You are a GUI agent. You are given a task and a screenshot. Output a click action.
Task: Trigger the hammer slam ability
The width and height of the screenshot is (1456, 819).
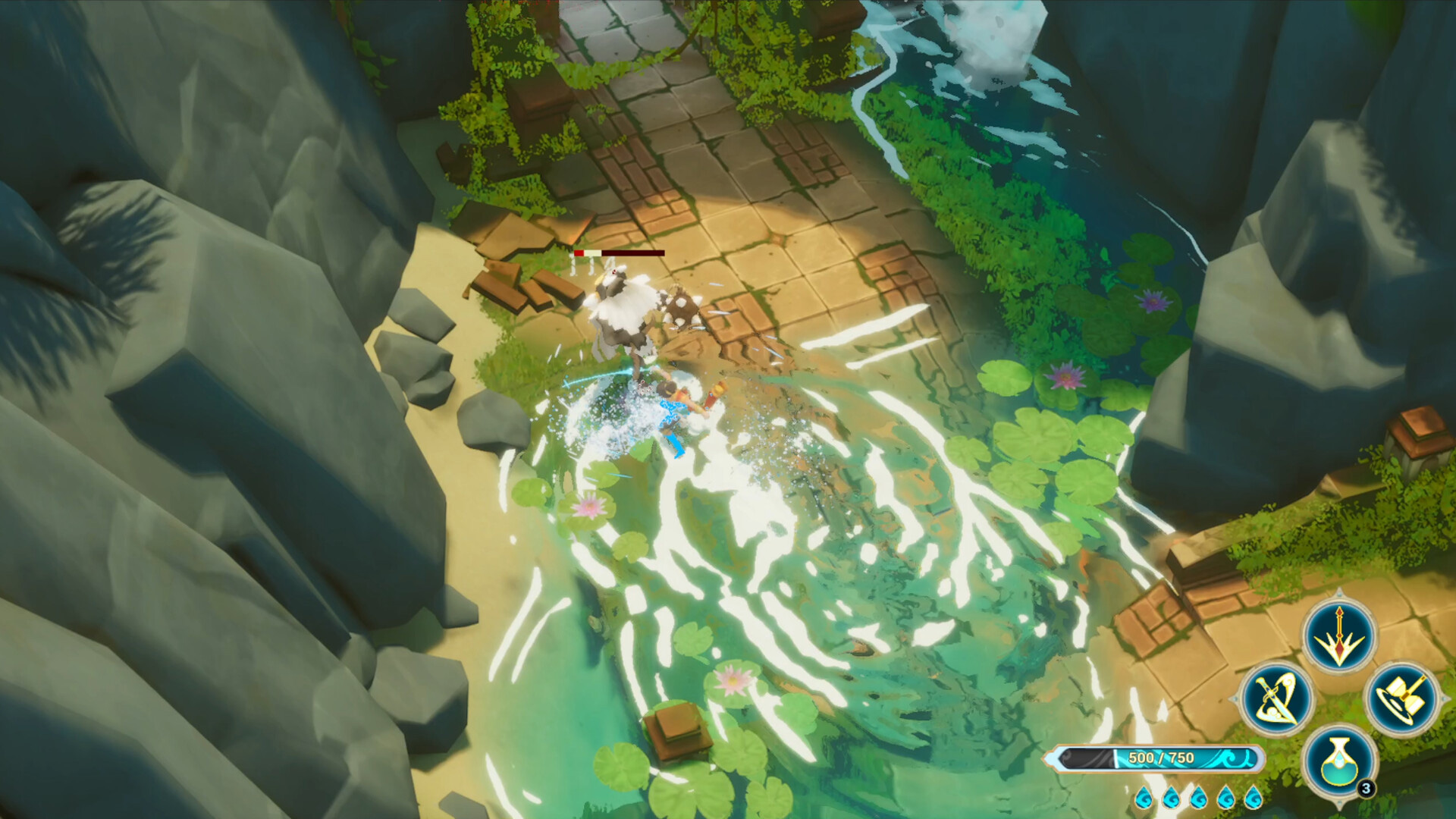coord(1401,698)
